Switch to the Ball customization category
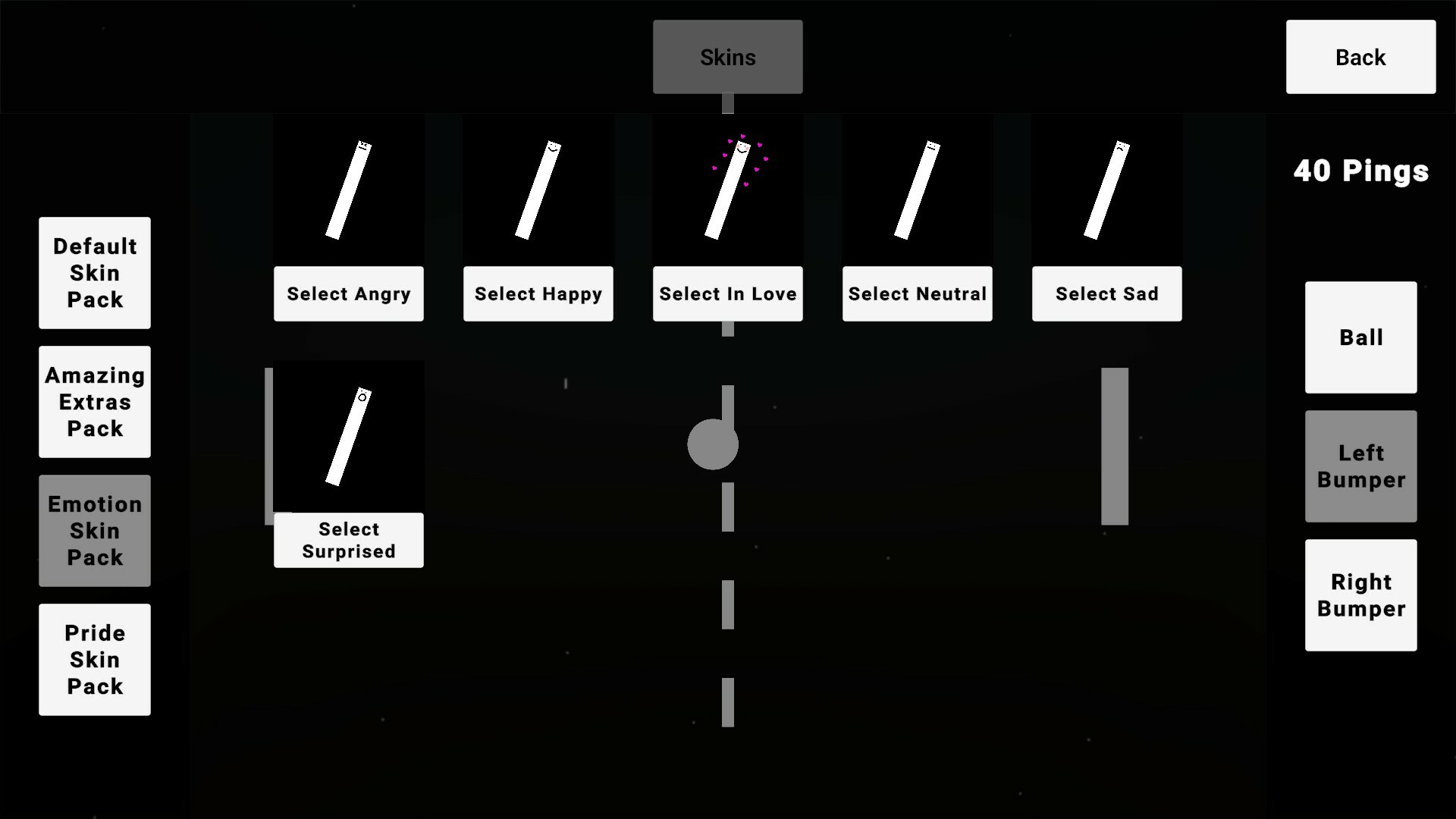 (1360, 338)
